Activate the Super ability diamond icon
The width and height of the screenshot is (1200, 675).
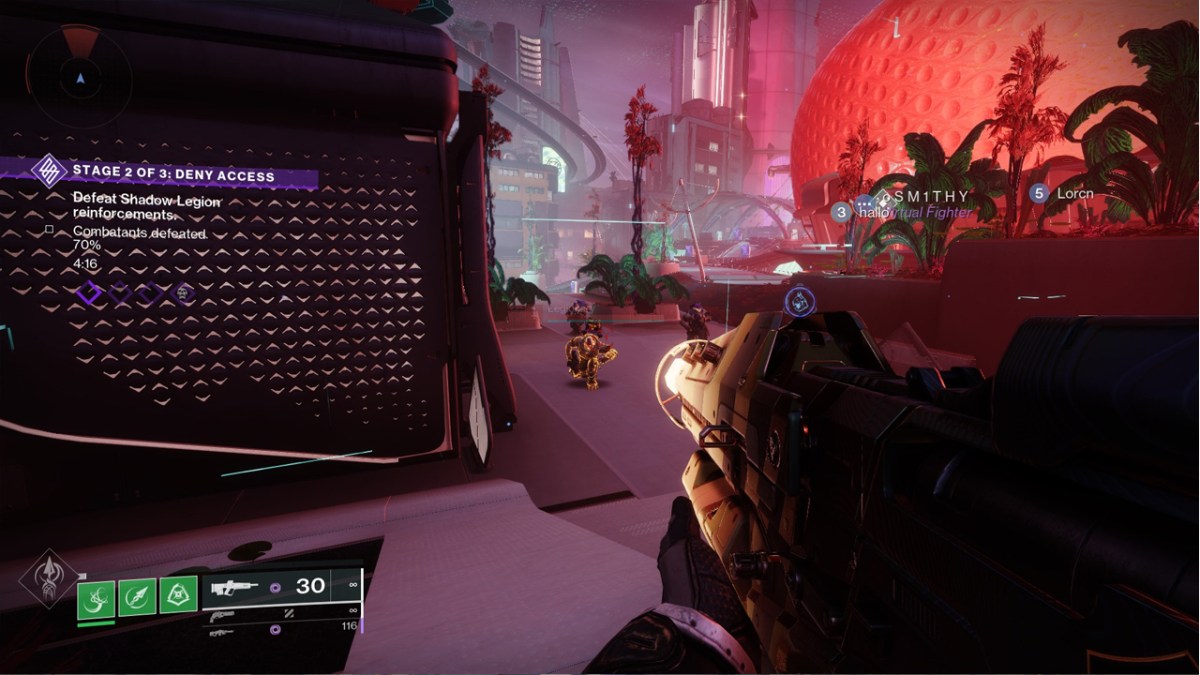pos(45,580)
